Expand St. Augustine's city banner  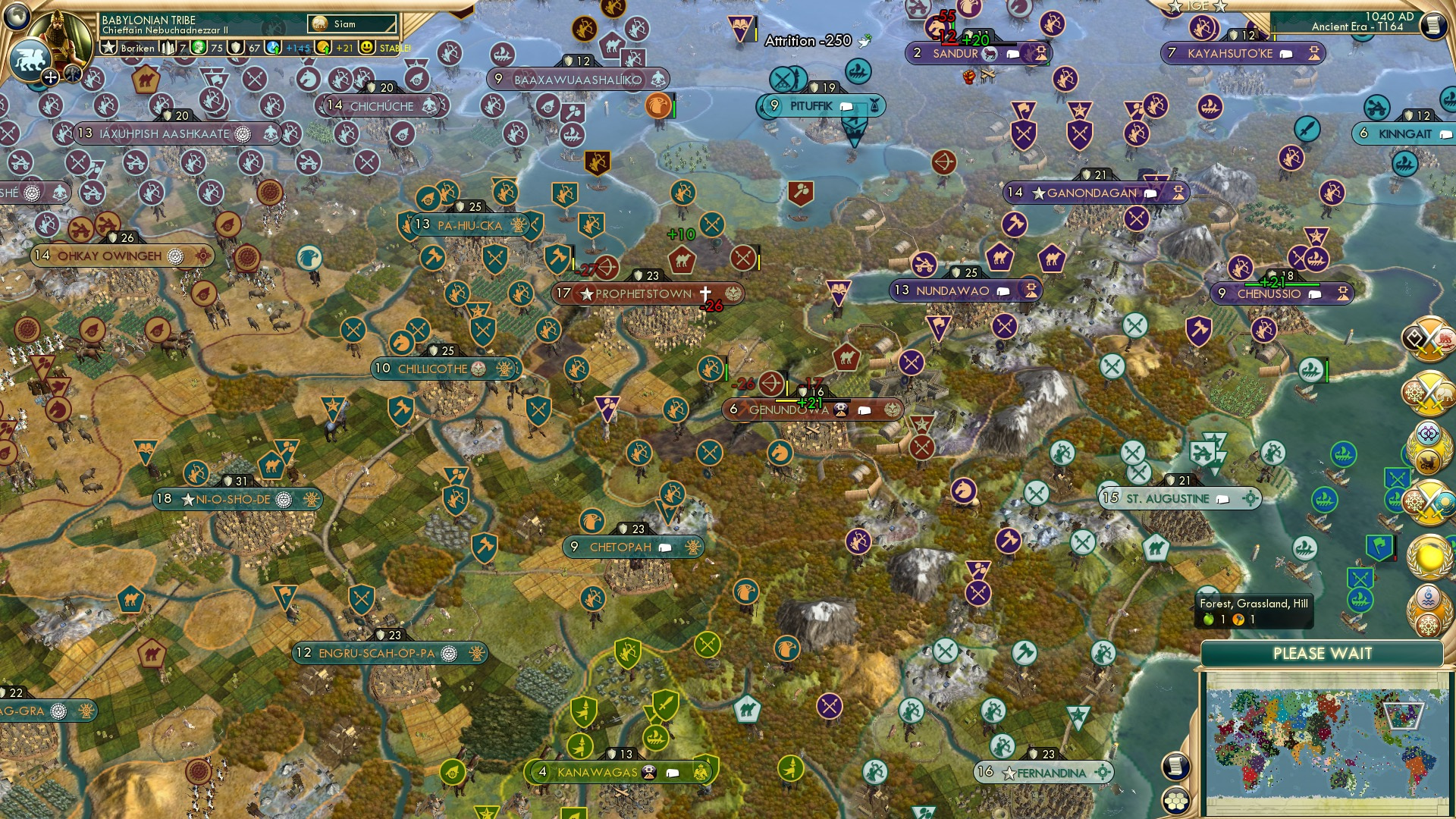click(x=1181, y=498)
